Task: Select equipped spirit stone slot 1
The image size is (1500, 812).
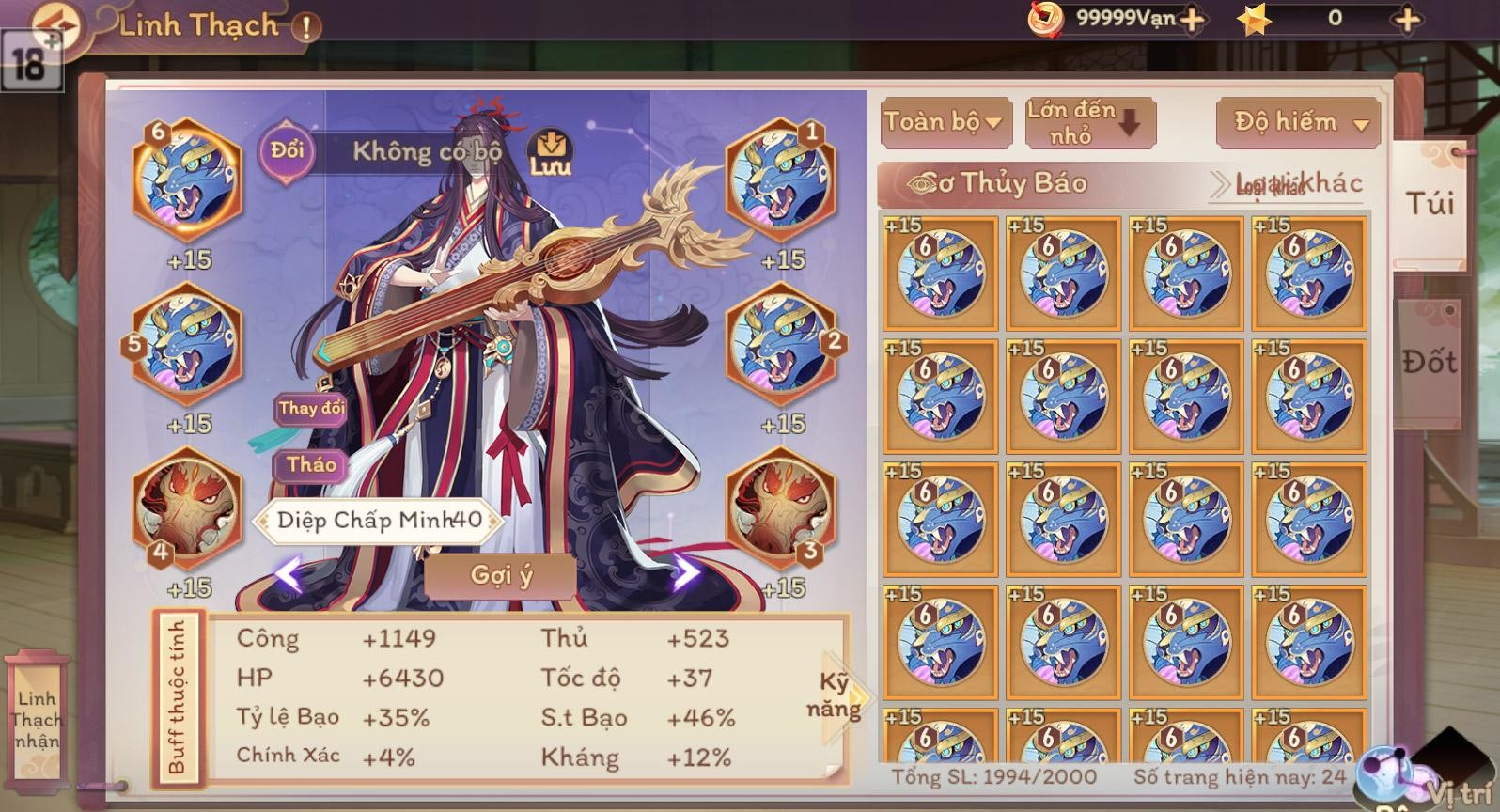Action: [x=780, y=179]
